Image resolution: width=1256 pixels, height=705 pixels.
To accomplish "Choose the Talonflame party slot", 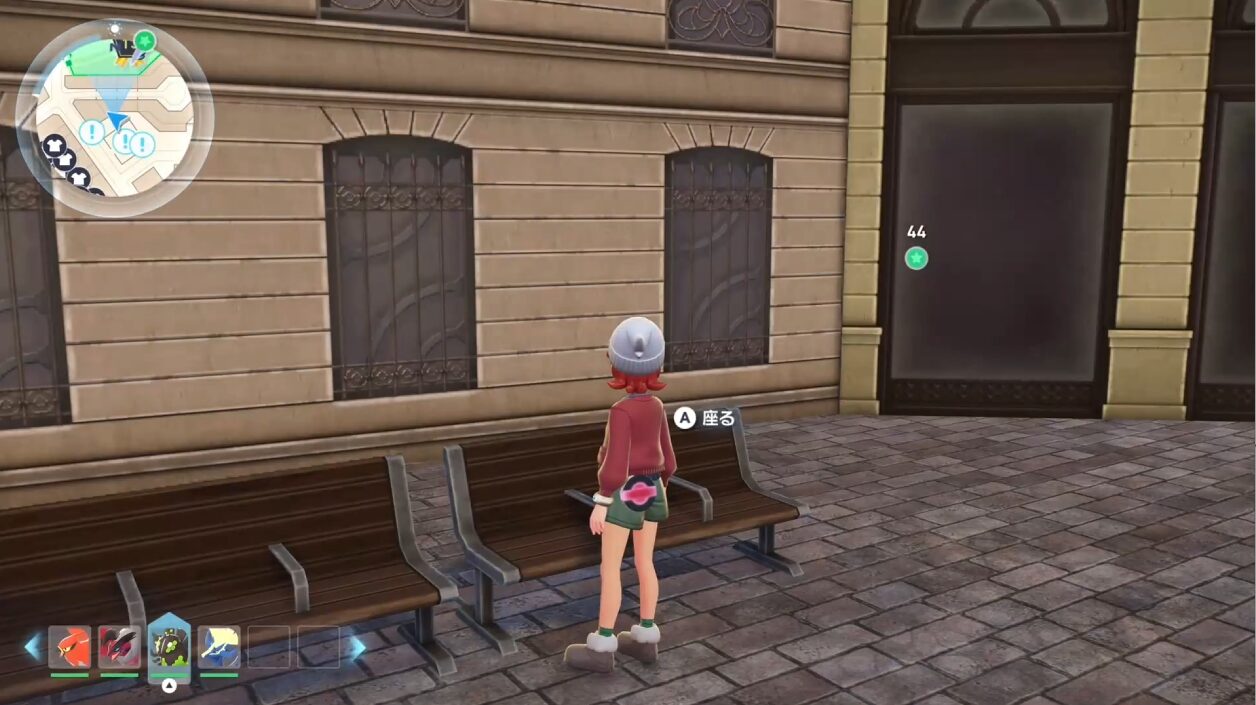I will click(x=70, y=647).
